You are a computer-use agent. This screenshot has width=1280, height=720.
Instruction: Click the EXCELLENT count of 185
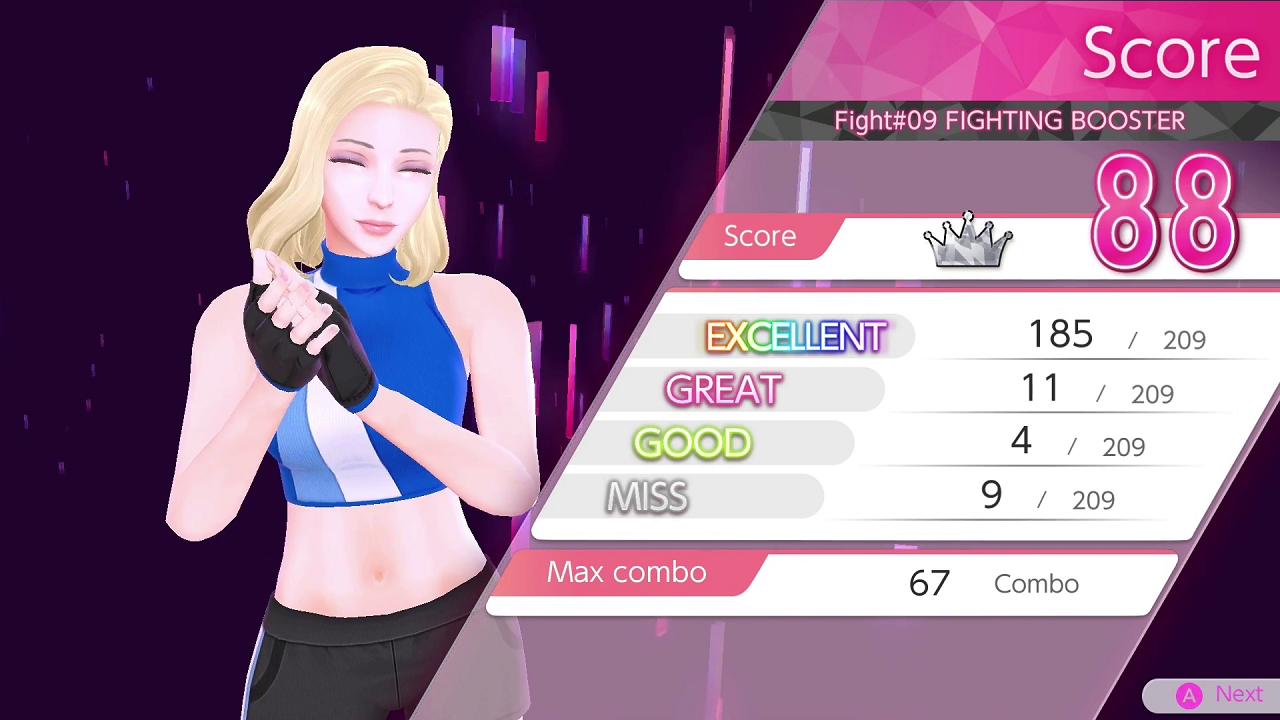(x=1060, y=334)
